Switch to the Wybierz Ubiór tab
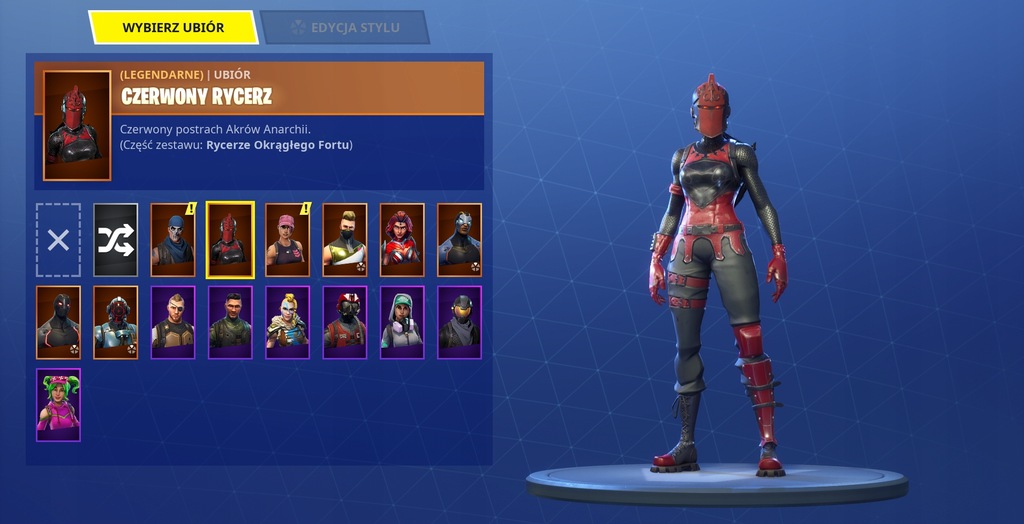The height and width of the screenshot is (524, 1024). (173, 27)
